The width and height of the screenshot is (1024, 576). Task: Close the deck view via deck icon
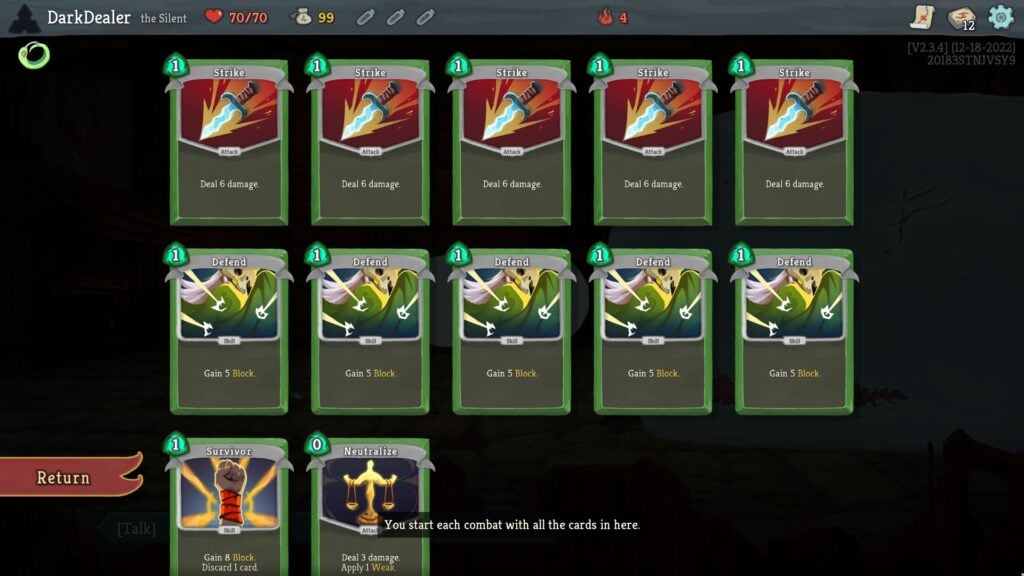click(961, 18)
